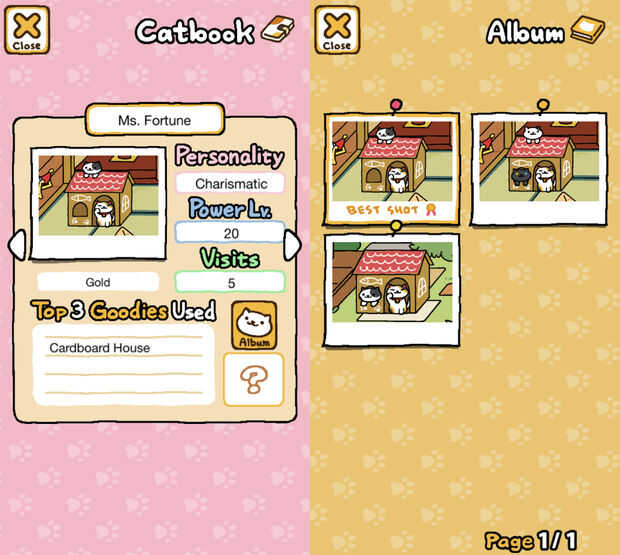Tap the Ms. Fortune name field
The height and width of the screenshot is (555, 620).
pos(153,121)
